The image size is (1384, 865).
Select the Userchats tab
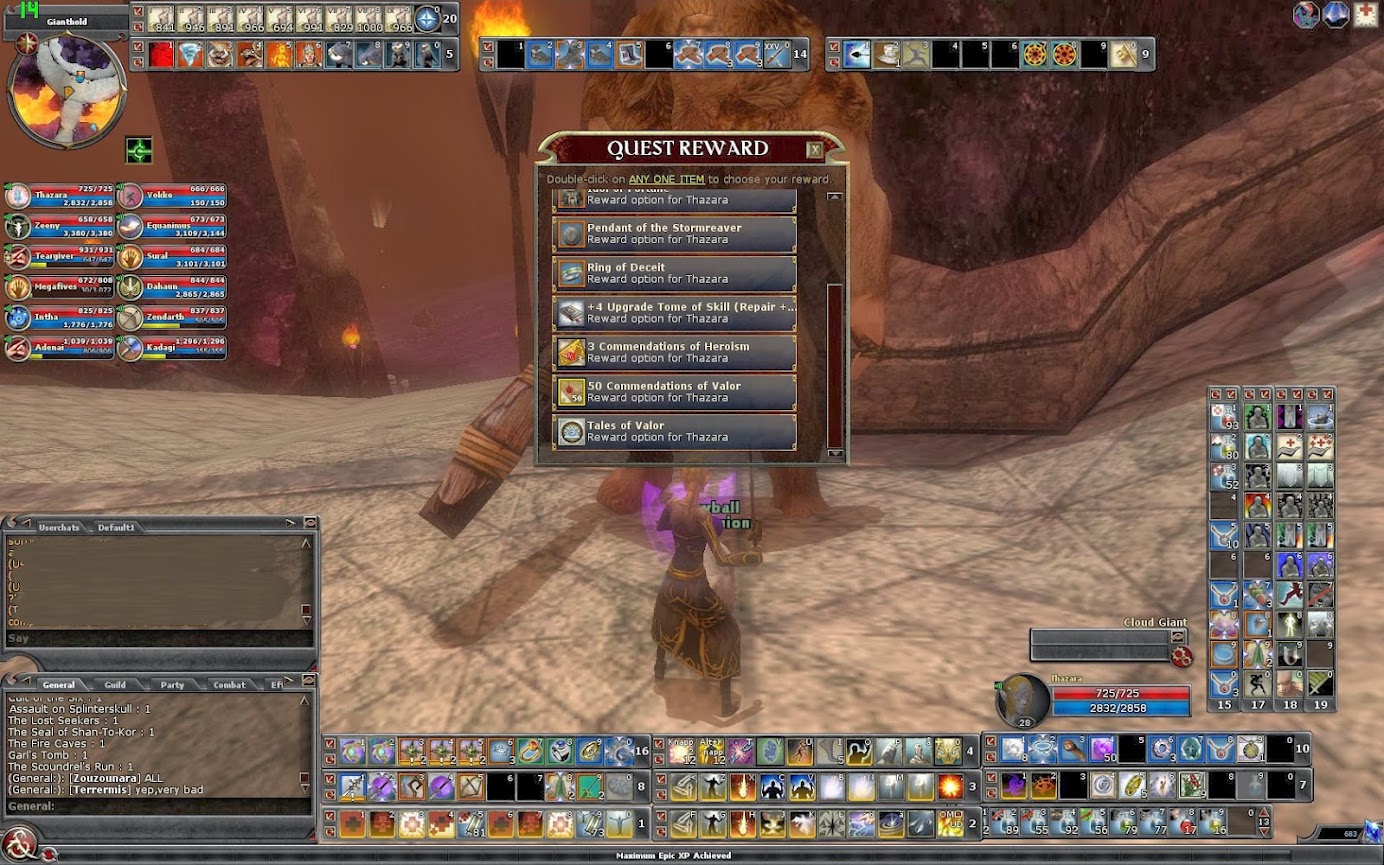pos(58,527)
